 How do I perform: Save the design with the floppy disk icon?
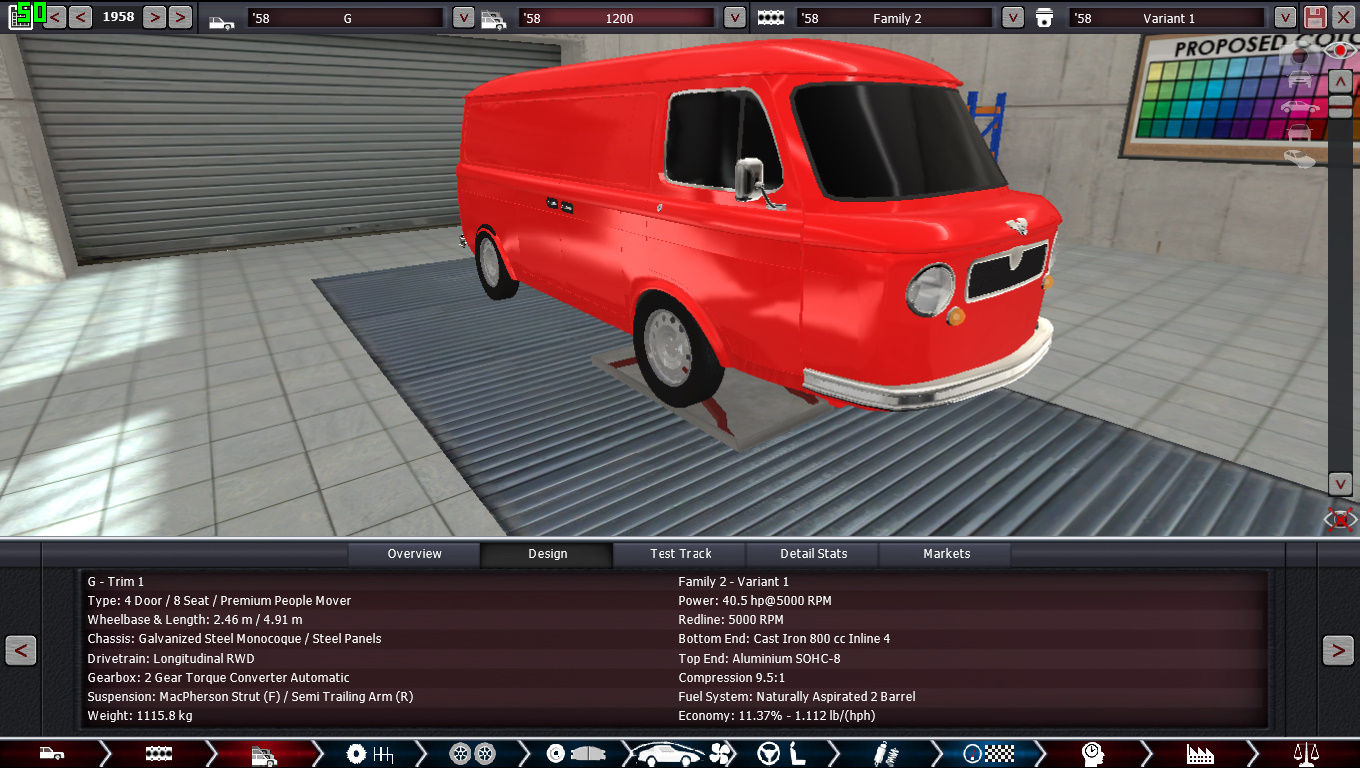tap(1315, 18)
